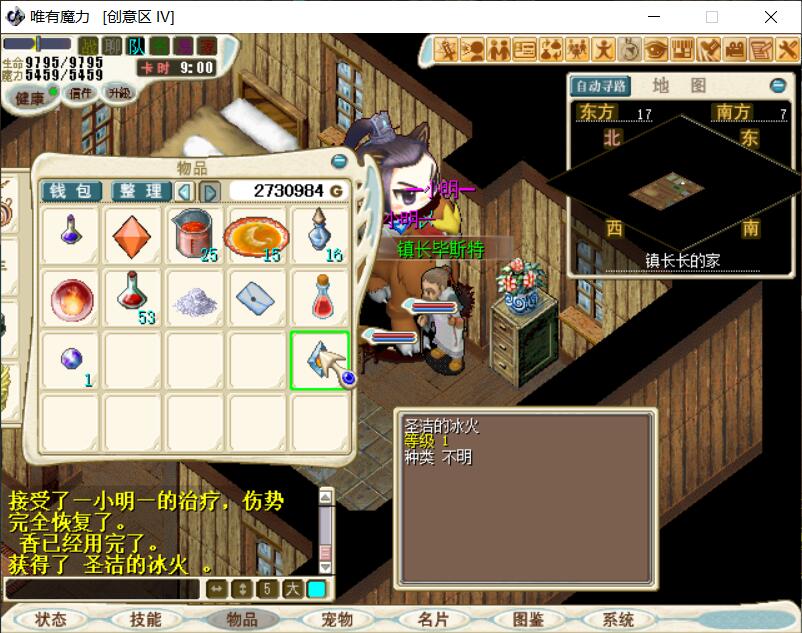Choose the orange pizza dish stack of 15
The height and width of the screenshot is (633, 802).
(256, 237)
